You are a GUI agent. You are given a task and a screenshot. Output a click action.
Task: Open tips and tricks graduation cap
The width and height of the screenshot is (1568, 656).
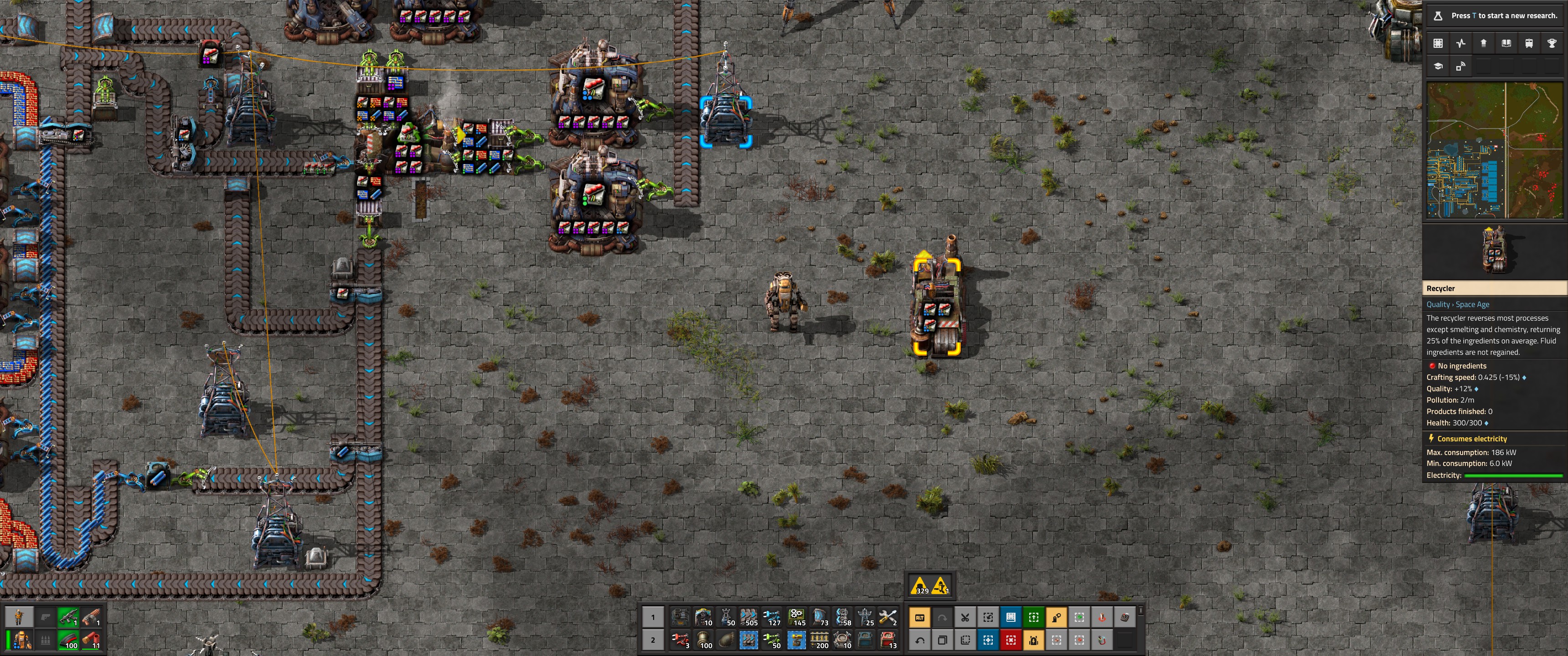pyautogui.click(x=1438, y=67)
